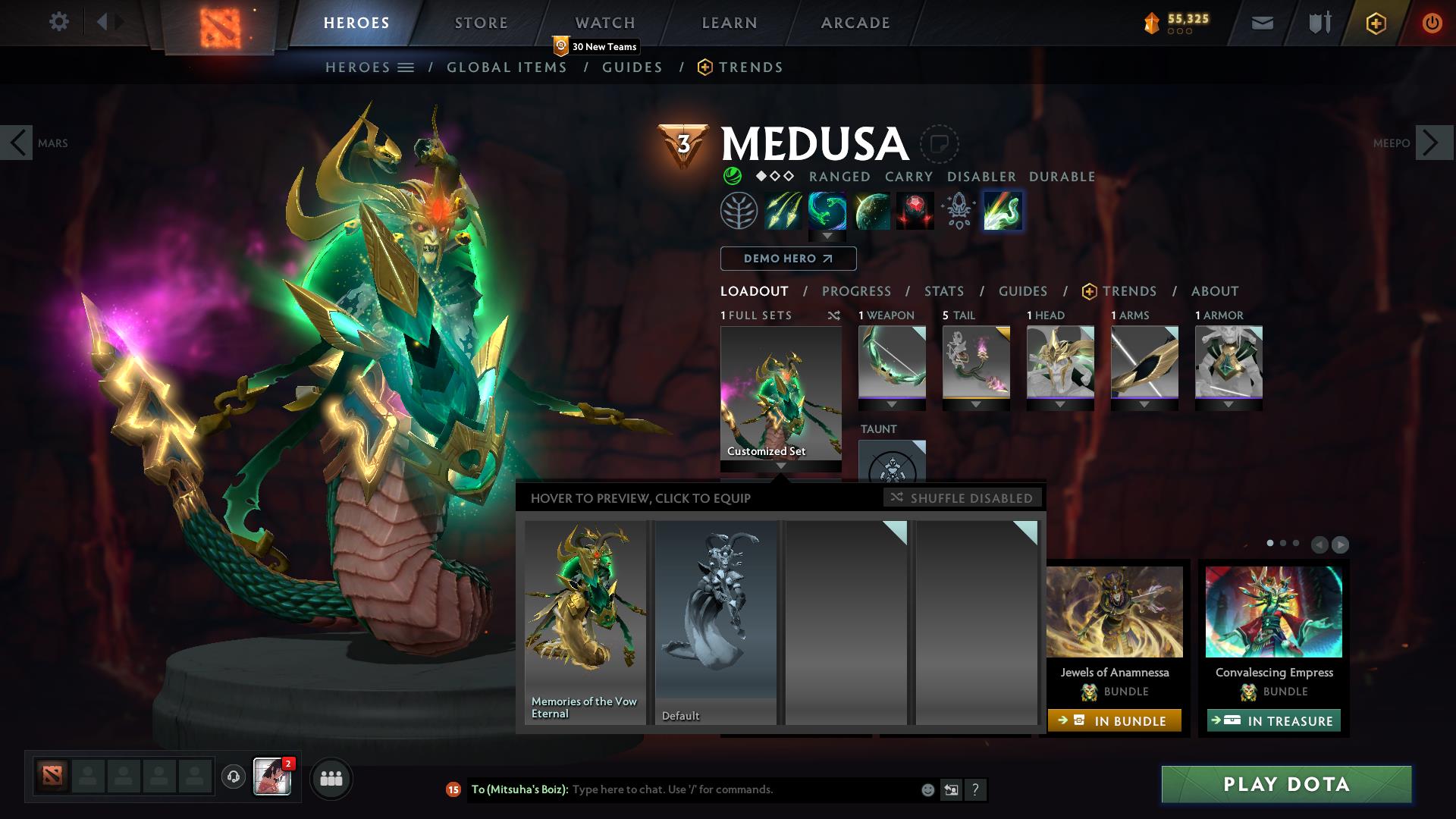Select the second carousel pagination dot
Viewport: 1456px width, 819px height.
click(1282, 544)
